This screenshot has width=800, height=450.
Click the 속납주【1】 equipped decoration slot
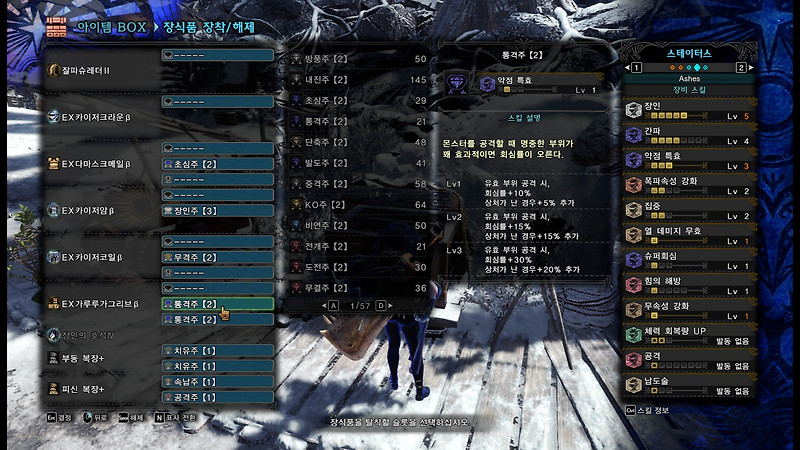click(217, 382)
